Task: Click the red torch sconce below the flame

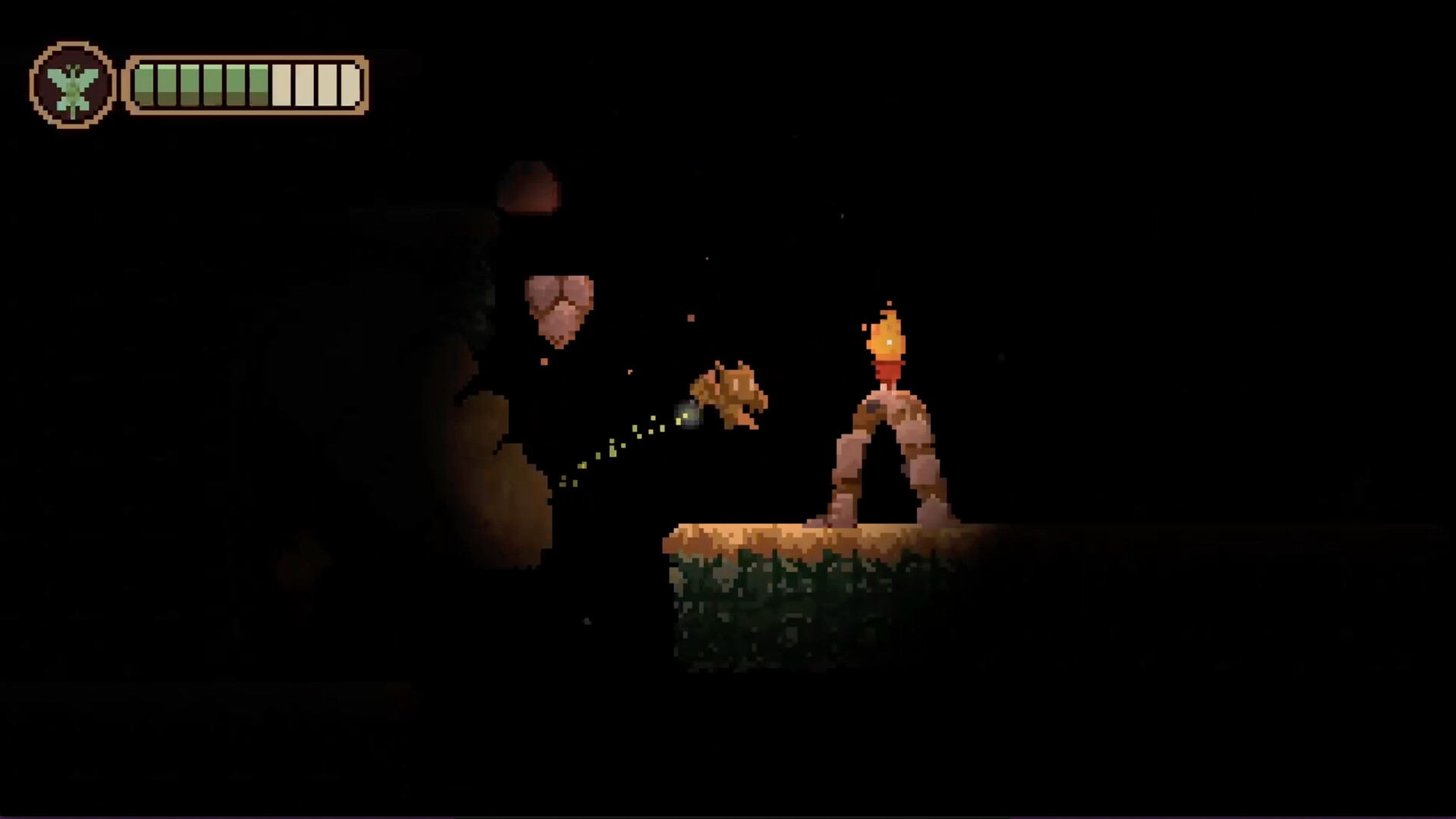Action: coord(887,372)
